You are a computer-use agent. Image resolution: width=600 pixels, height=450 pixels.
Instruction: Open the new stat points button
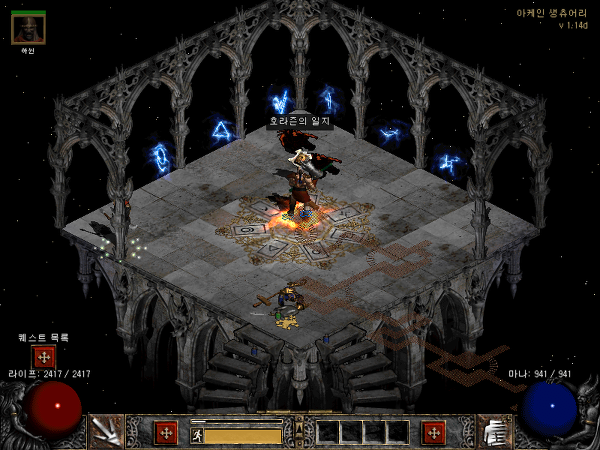point(165,433)
